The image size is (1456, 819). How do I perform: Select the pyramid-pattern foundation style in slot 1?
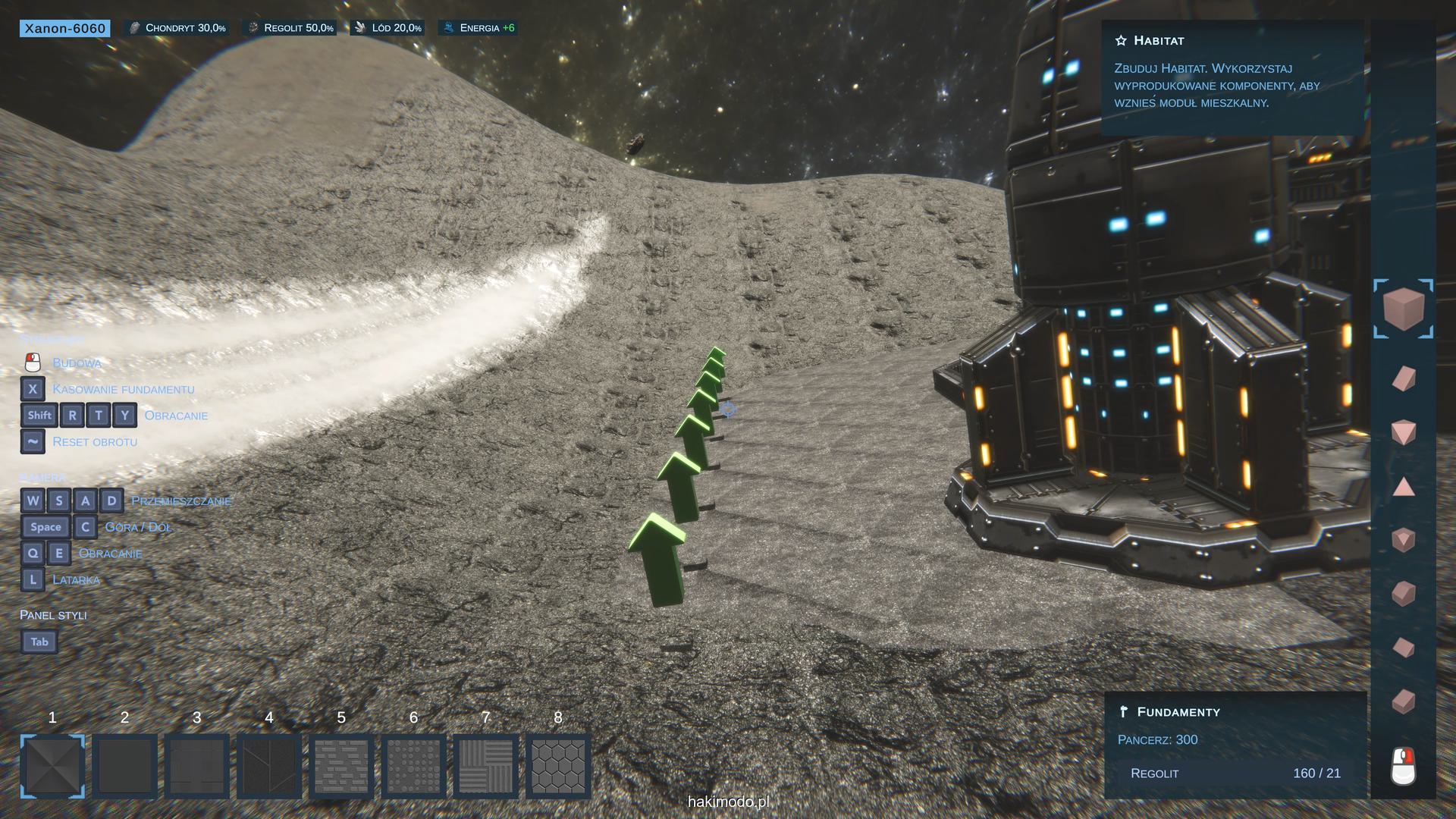(x=52, y=766)
